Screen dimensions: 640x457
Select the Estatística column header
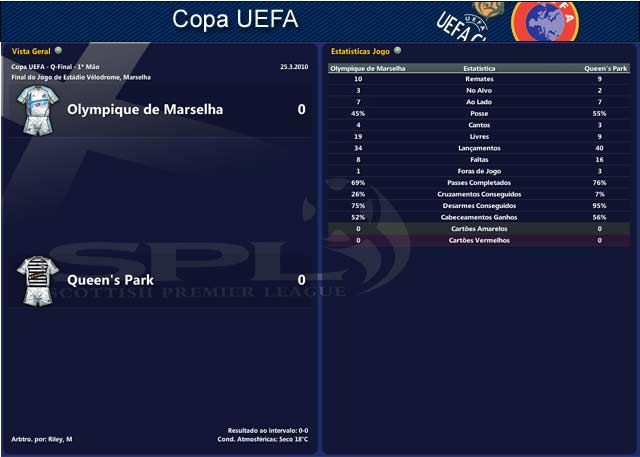[x=480, y=69]
